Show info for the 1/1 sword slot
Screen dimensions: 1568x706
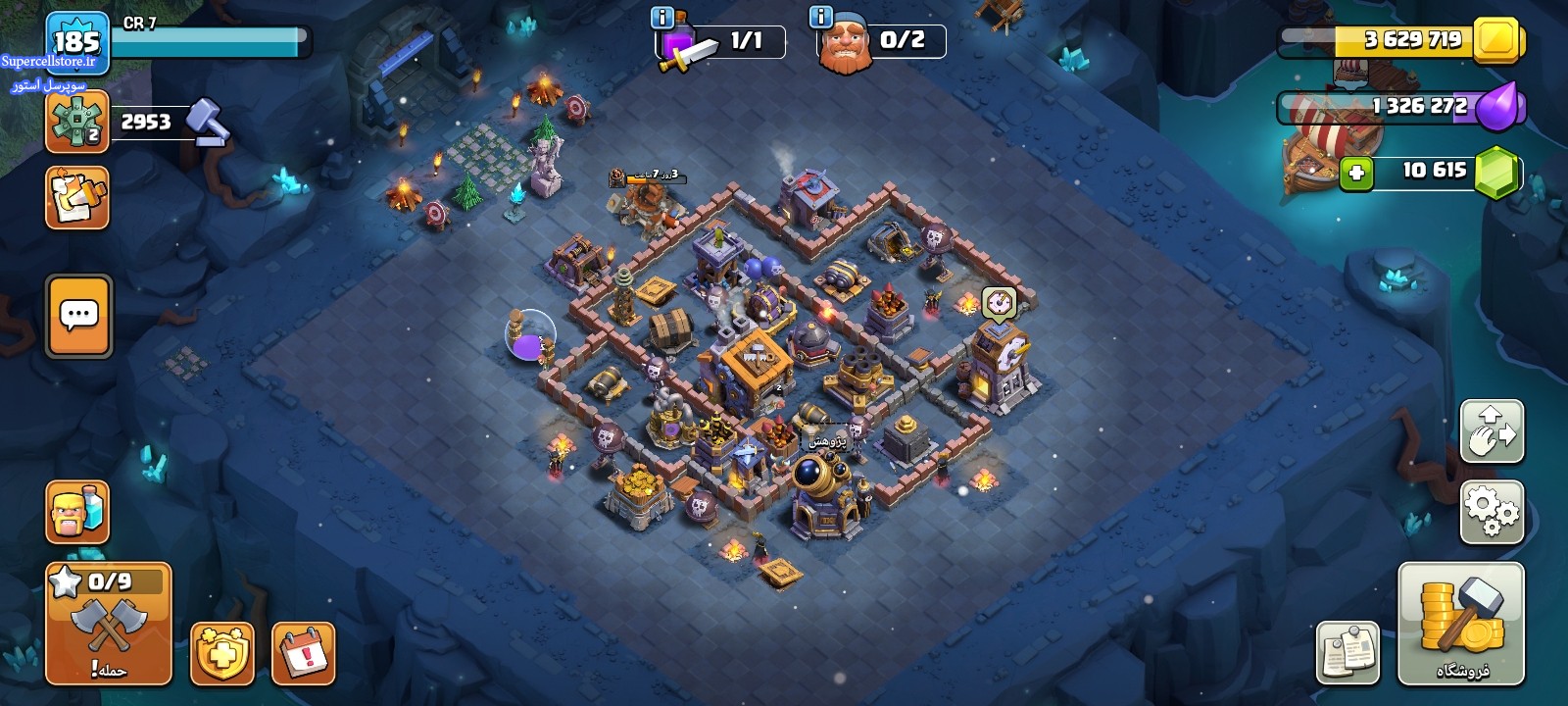click(x=662, y=18)
